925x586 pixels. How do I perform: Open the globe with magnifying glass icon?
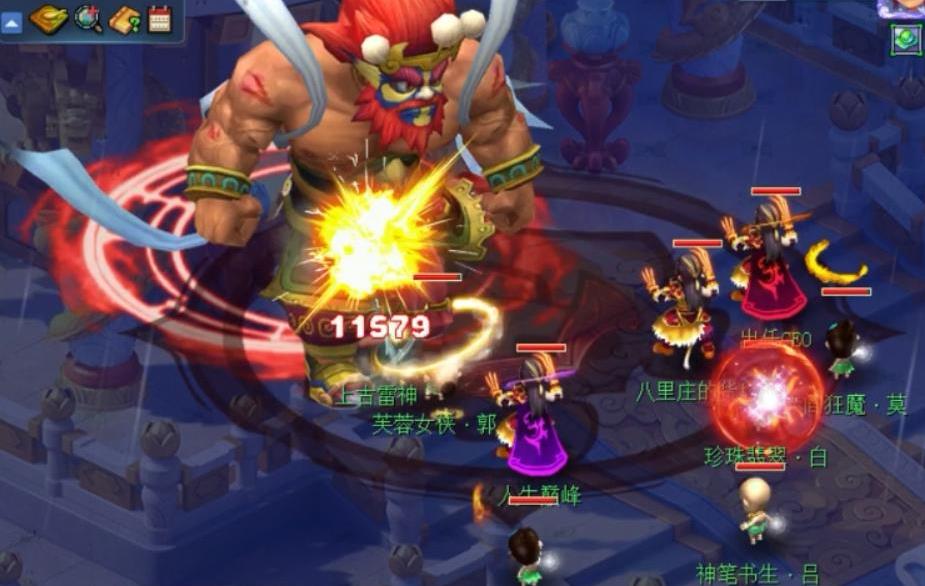(x=88, y=19)
